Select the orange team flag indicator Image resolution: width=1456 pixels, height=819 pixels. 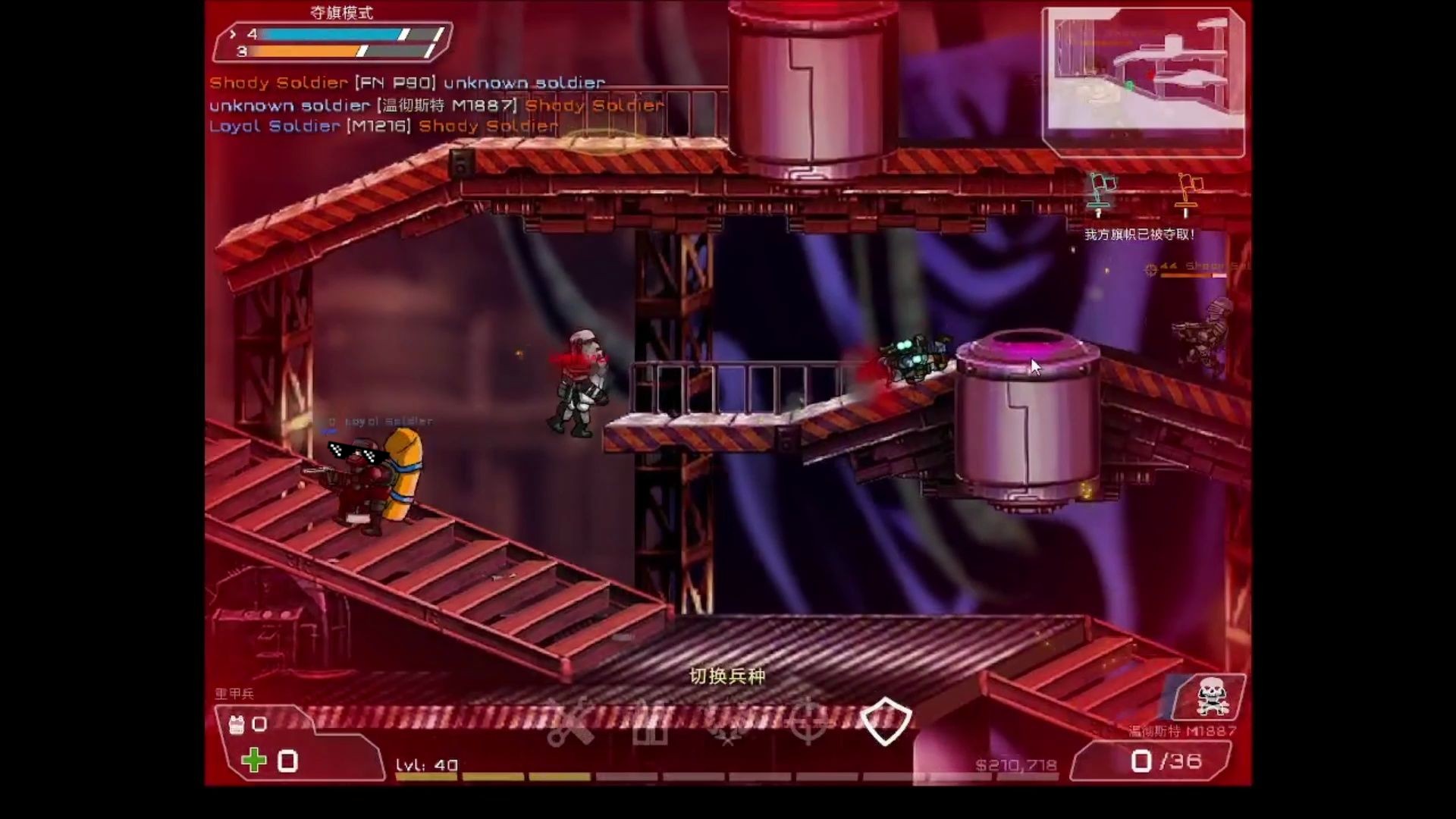[1187, 193]
